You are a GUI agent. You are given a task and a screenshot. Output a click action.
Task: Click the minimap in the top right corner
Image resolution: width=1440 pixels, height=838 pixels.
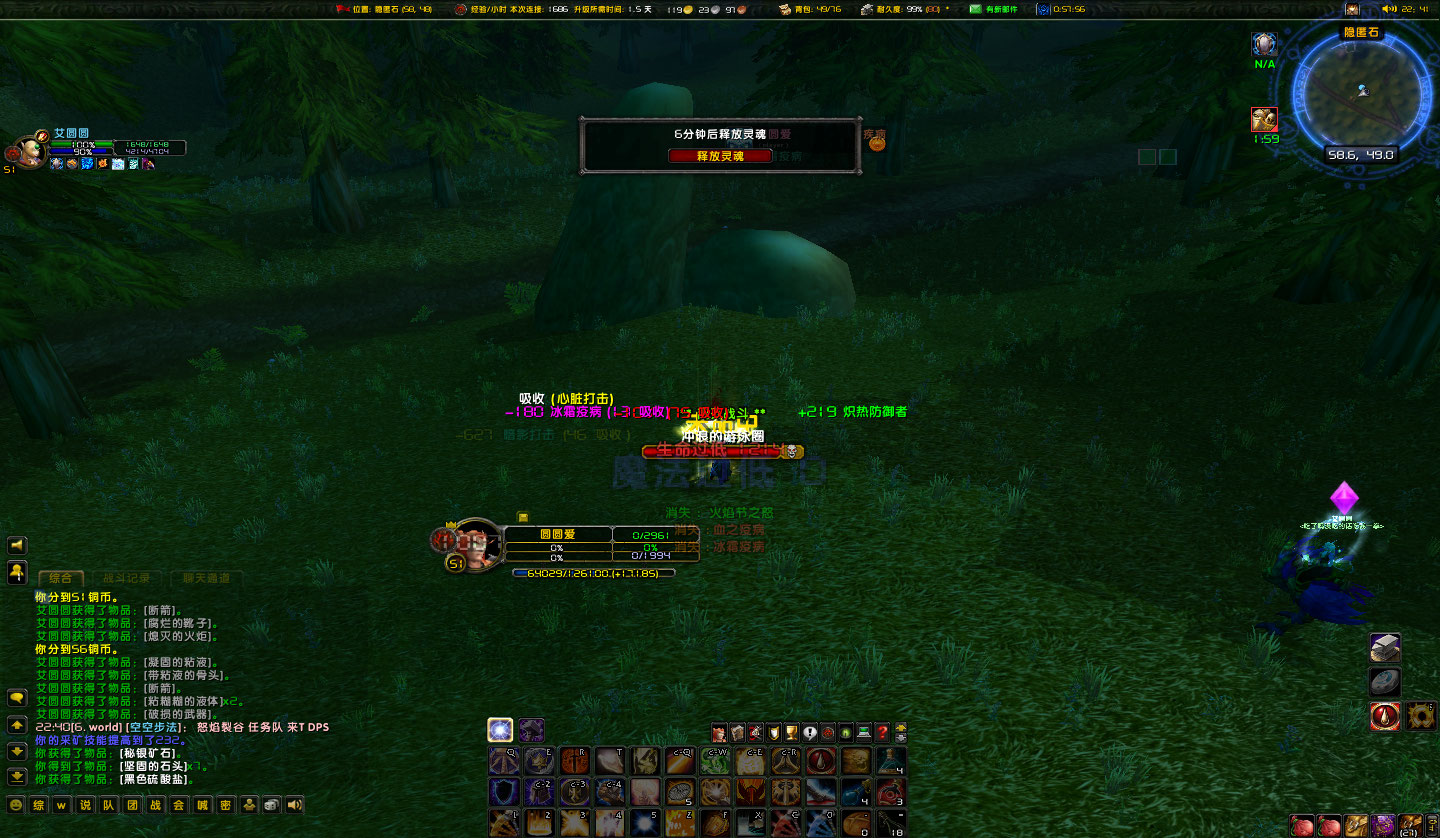[x=1365, y=90]
